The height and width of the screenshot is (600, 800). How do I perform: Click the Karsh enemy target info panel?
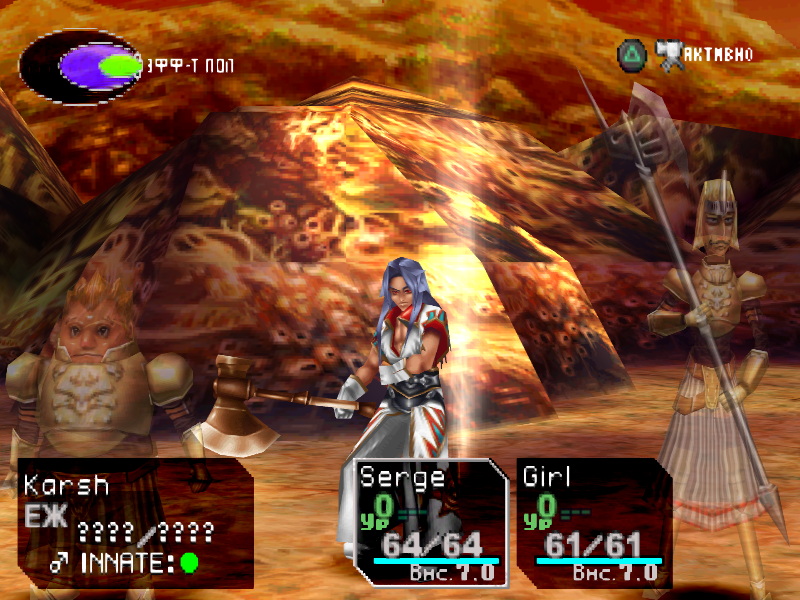(135, 522)
